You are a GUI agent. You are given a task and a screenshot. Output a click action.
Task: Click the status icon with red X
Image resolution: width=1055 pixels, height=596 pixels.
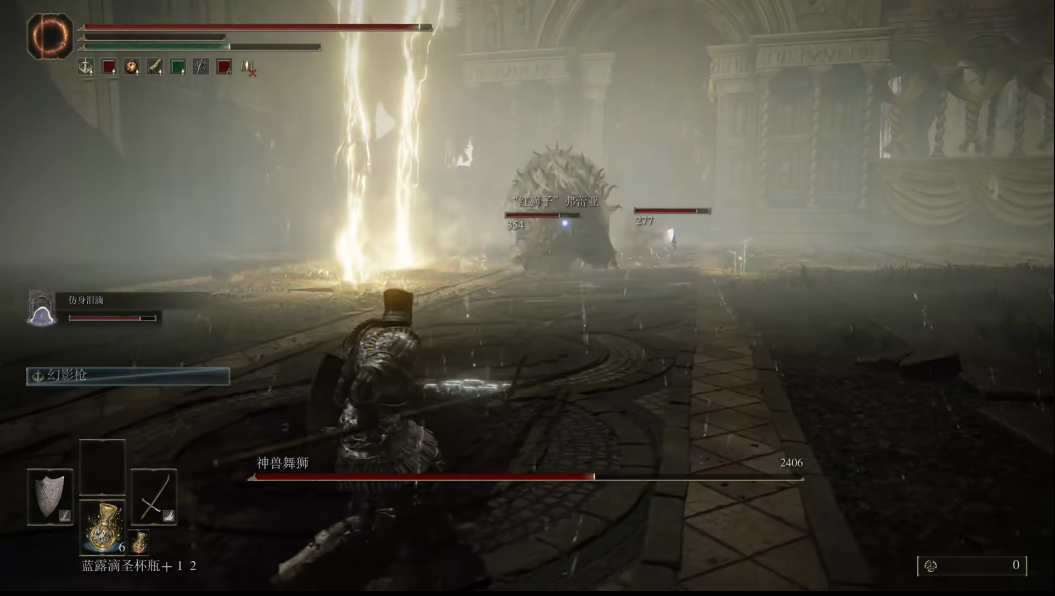pyautogui.click(x=248, y=68)
